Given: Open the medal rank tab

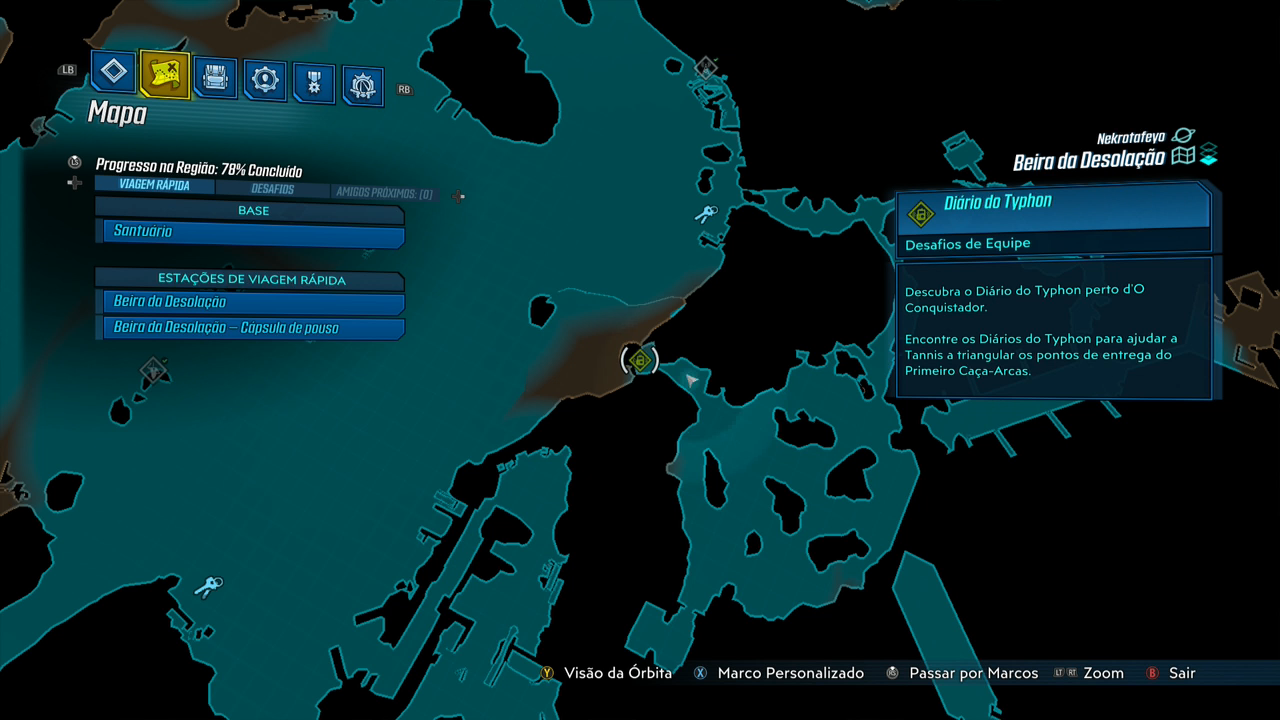Looking at the screenshot, I should [x=314, y=84].
